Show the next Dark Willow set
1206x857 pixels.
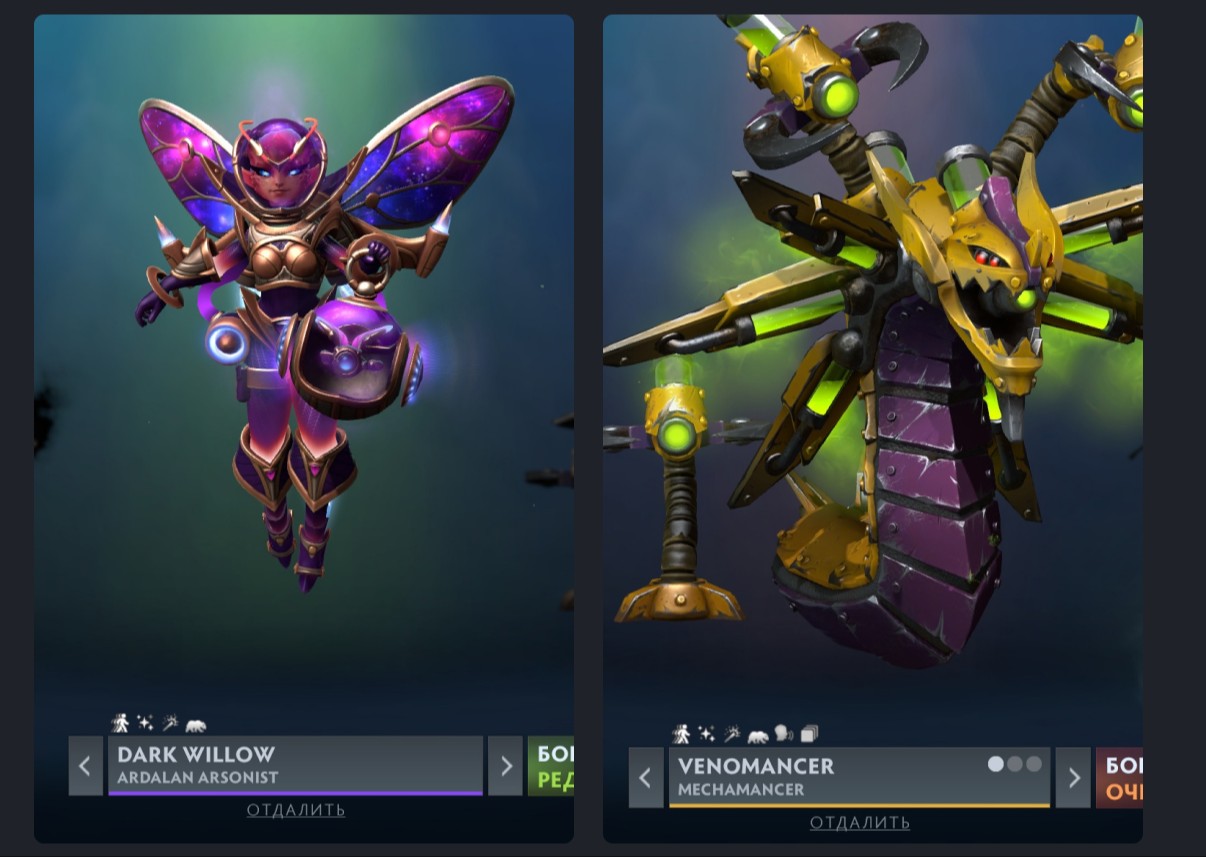tap(506, 766)
